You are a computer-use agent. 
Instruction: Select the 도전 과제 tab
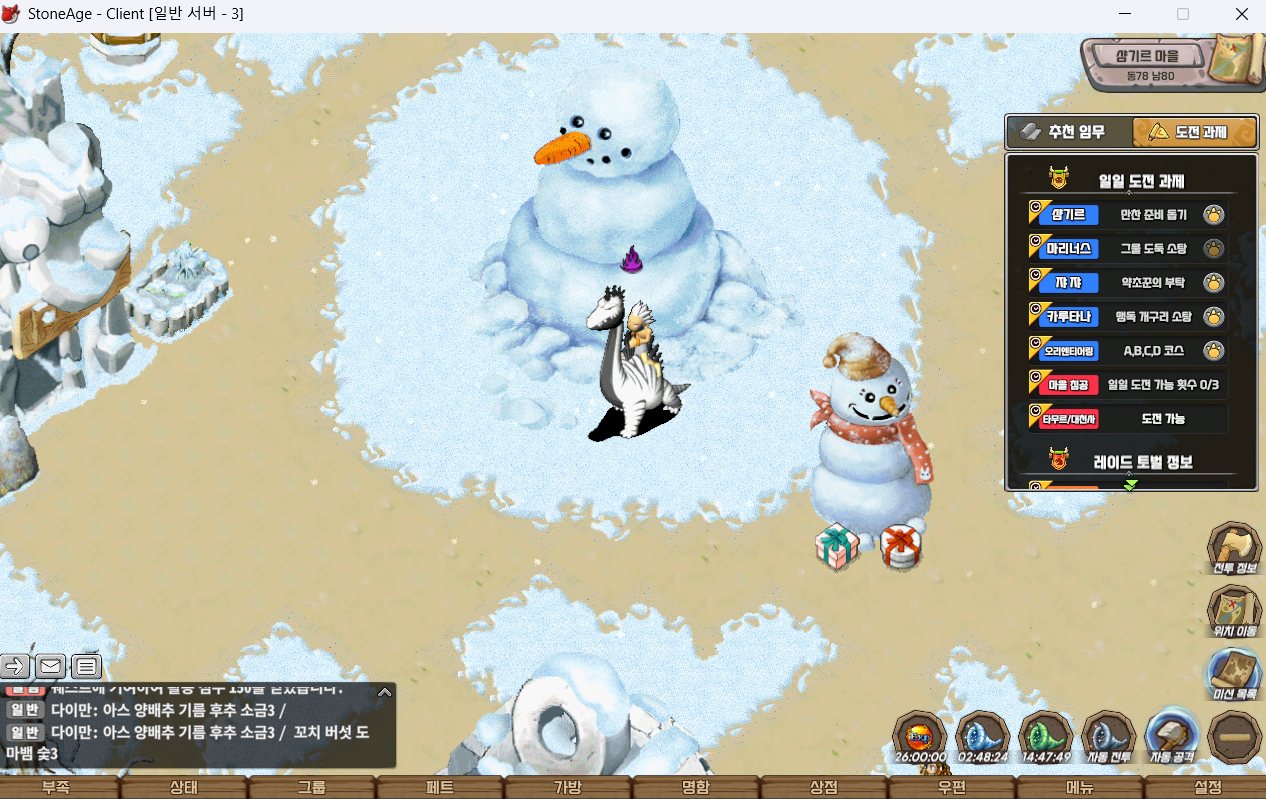[1194, 132]
